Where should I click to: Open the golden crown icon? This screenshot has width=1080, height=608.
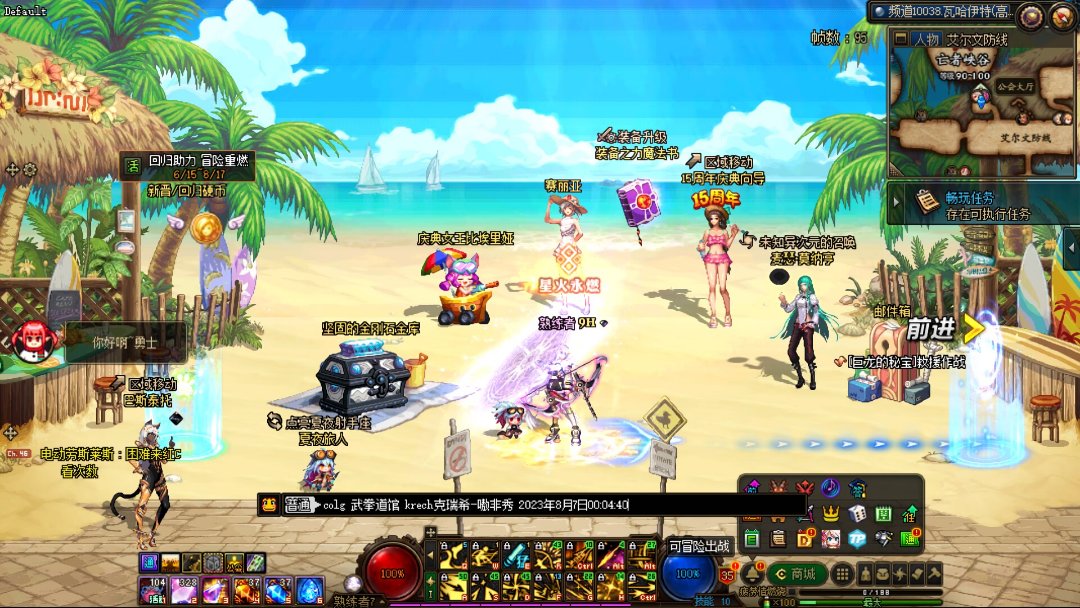(830, 514)
